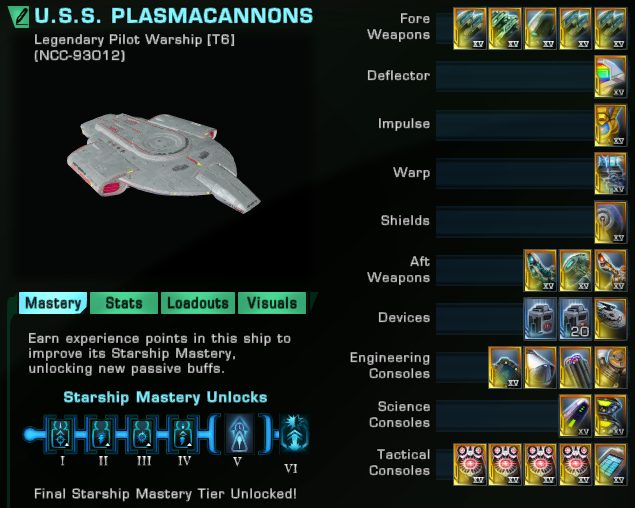Screen dimensions: 635x508
Task: Select Starship Mastery tier III icon
Action: (x=141, y=434)
